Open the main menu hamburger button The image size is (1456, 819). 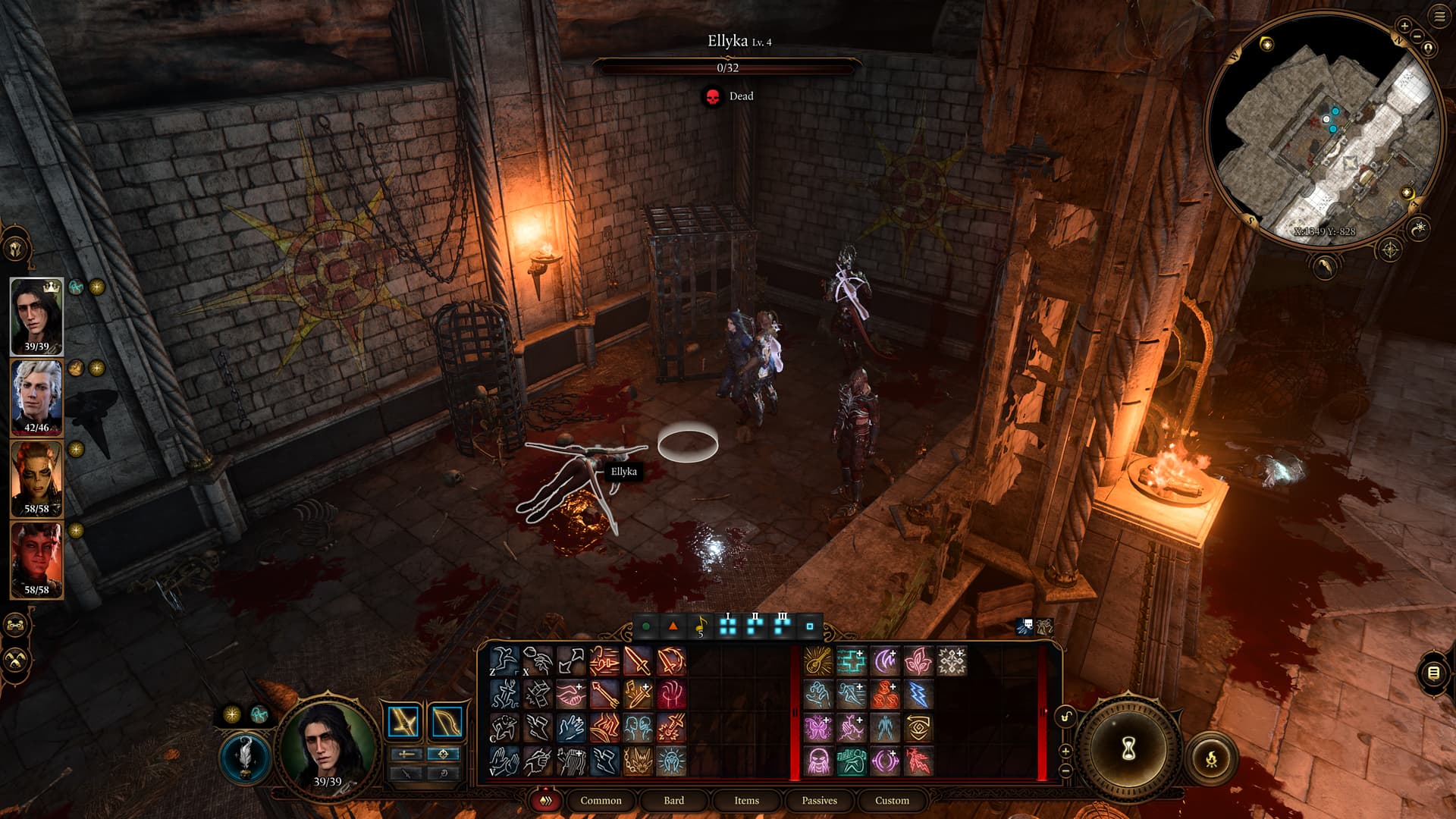1439,17
